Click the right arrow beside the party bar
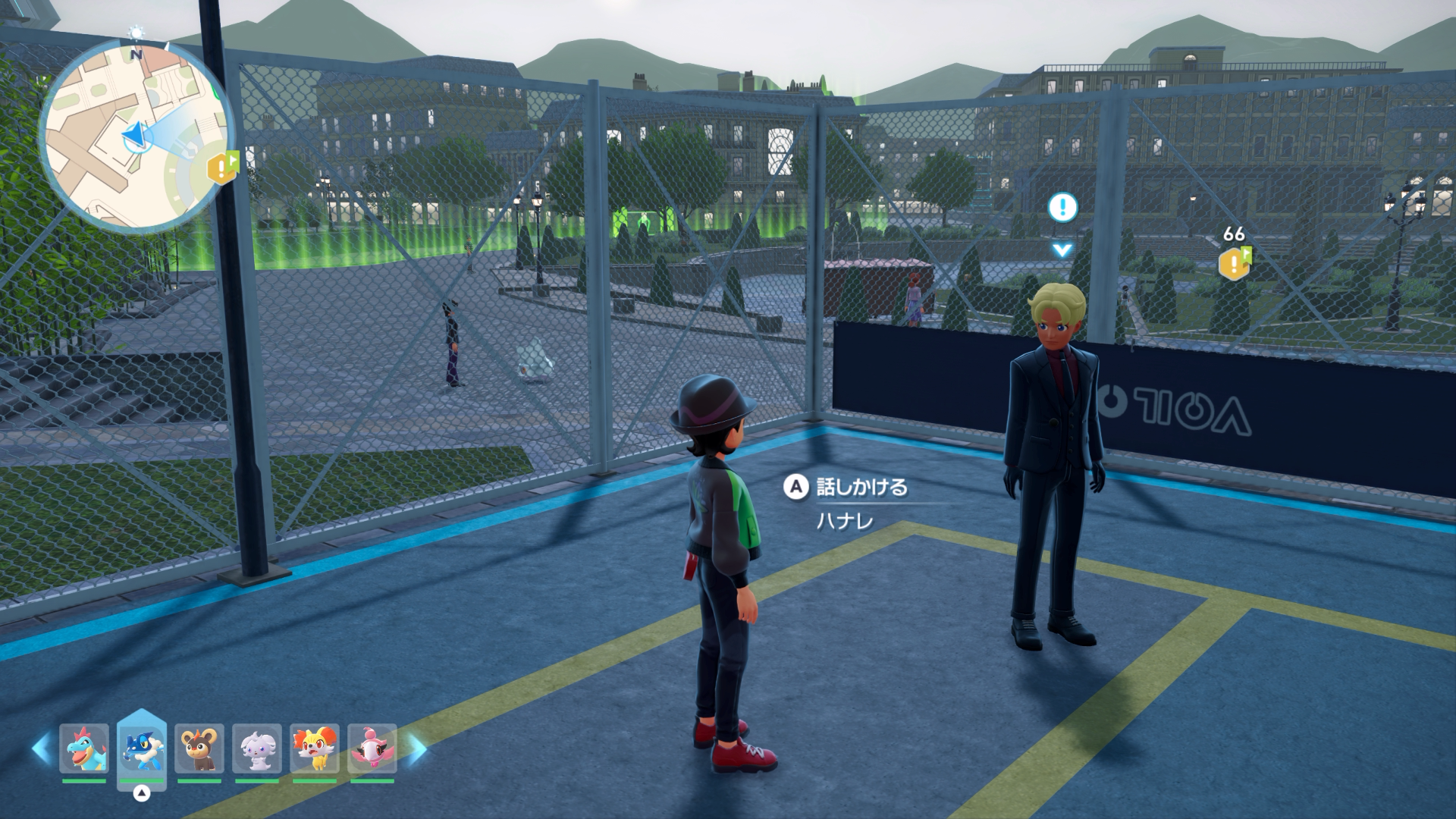The height and width of the screenshot is (819, 1456). 416,748
